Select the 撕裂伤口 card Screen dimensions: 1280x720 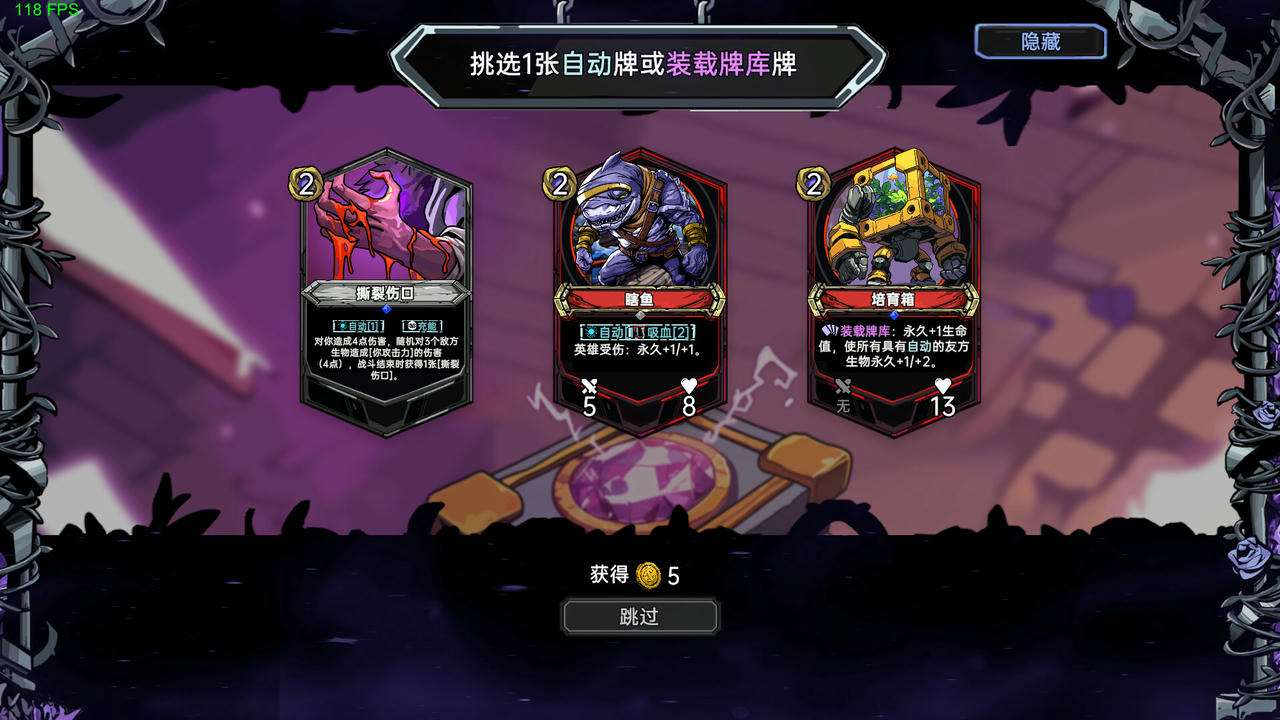(x=383, y=250)
